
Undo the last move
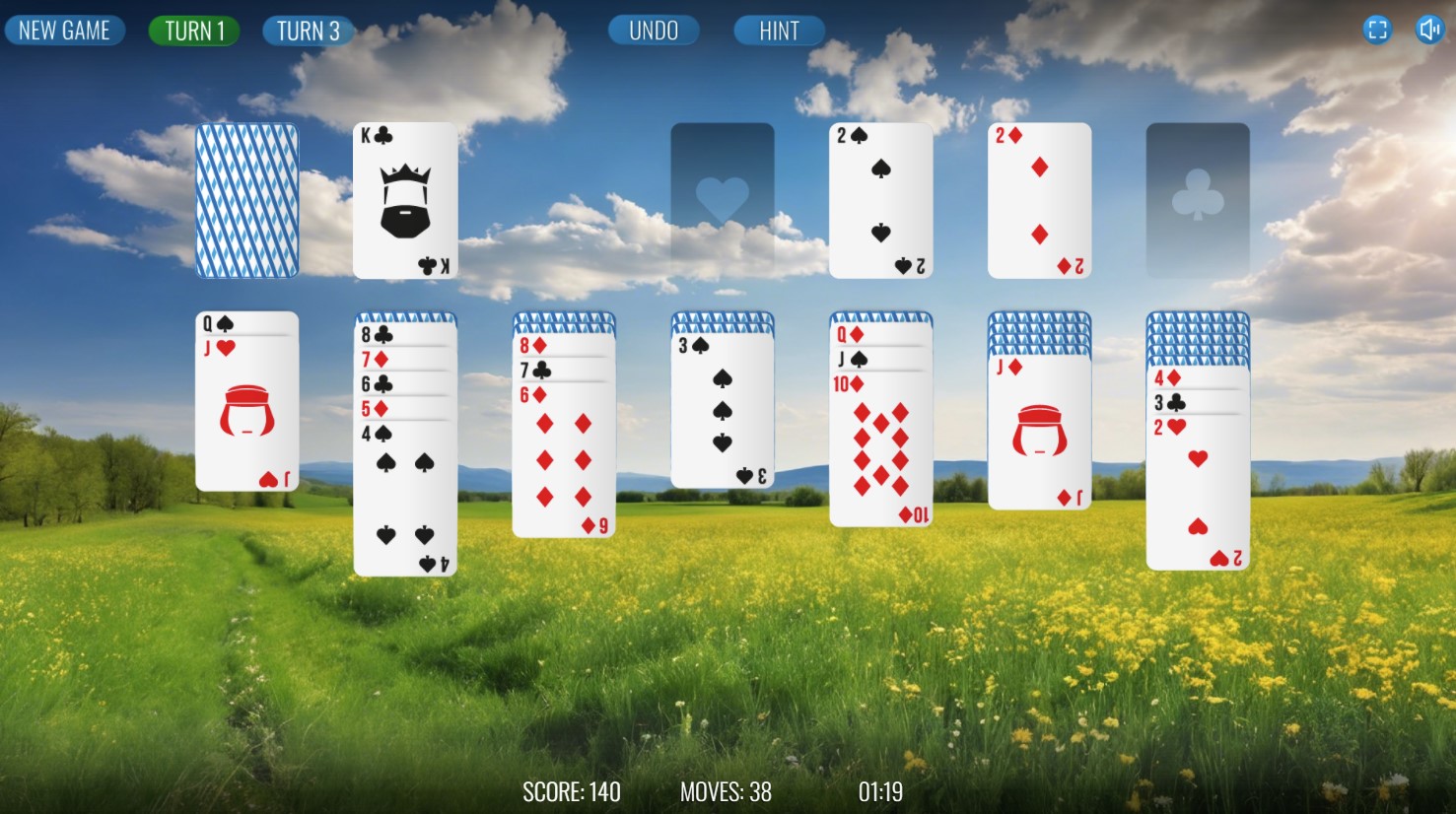[x=653, y=30]
